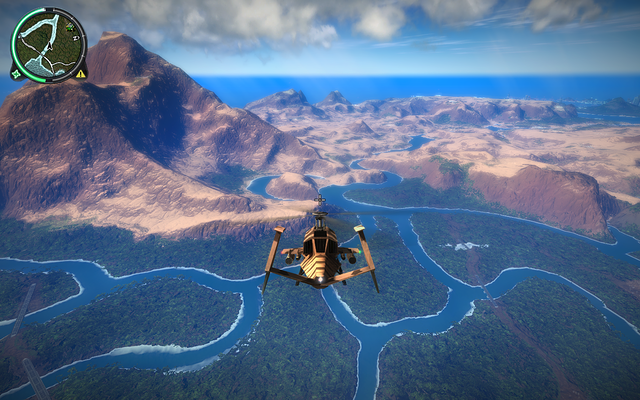Select the white marker on the minimap edge
The width and height of the screenshot is (640, 400).
tap(76, 38)
